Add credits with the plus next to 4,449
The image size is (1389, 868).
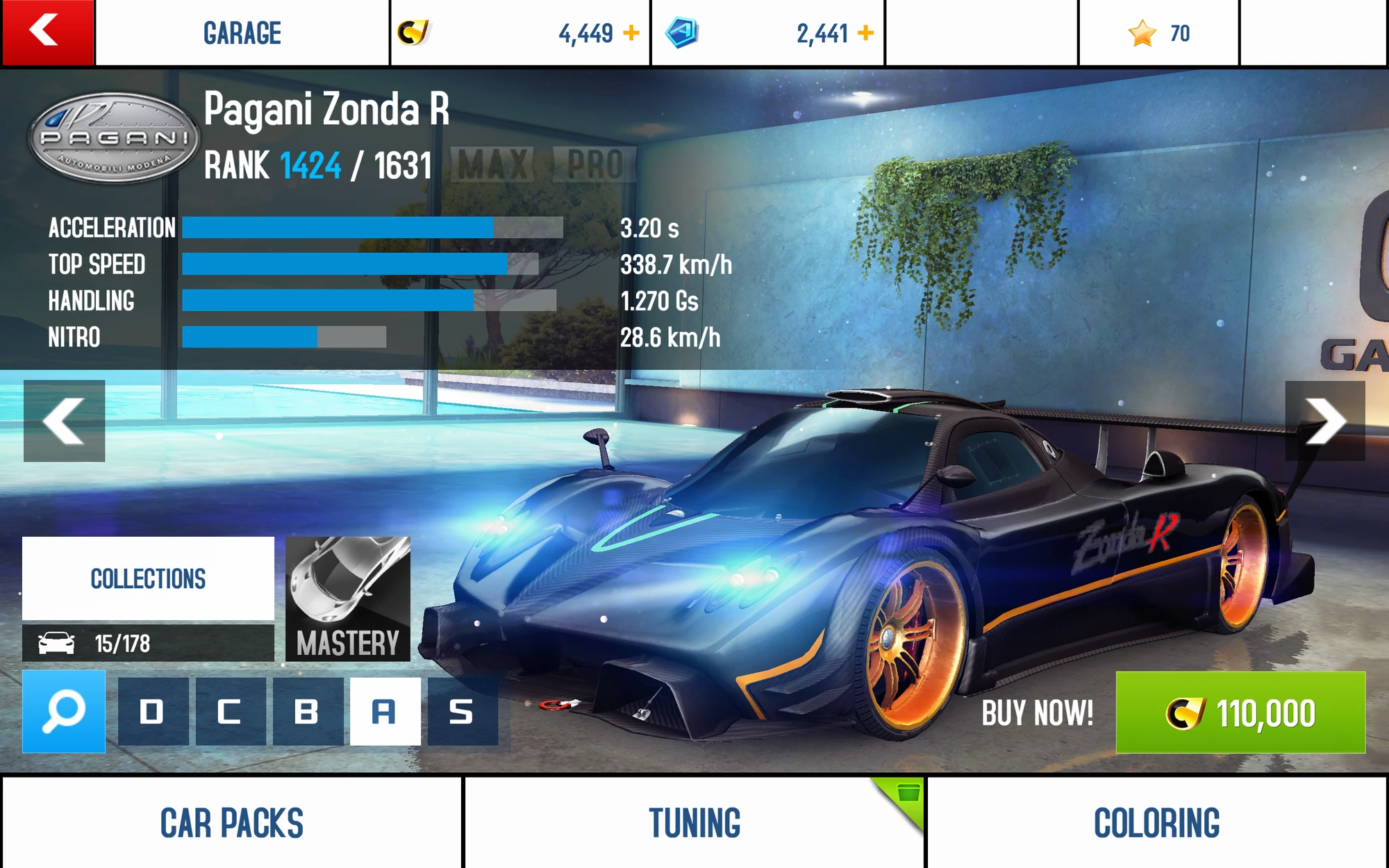point(631,31)
